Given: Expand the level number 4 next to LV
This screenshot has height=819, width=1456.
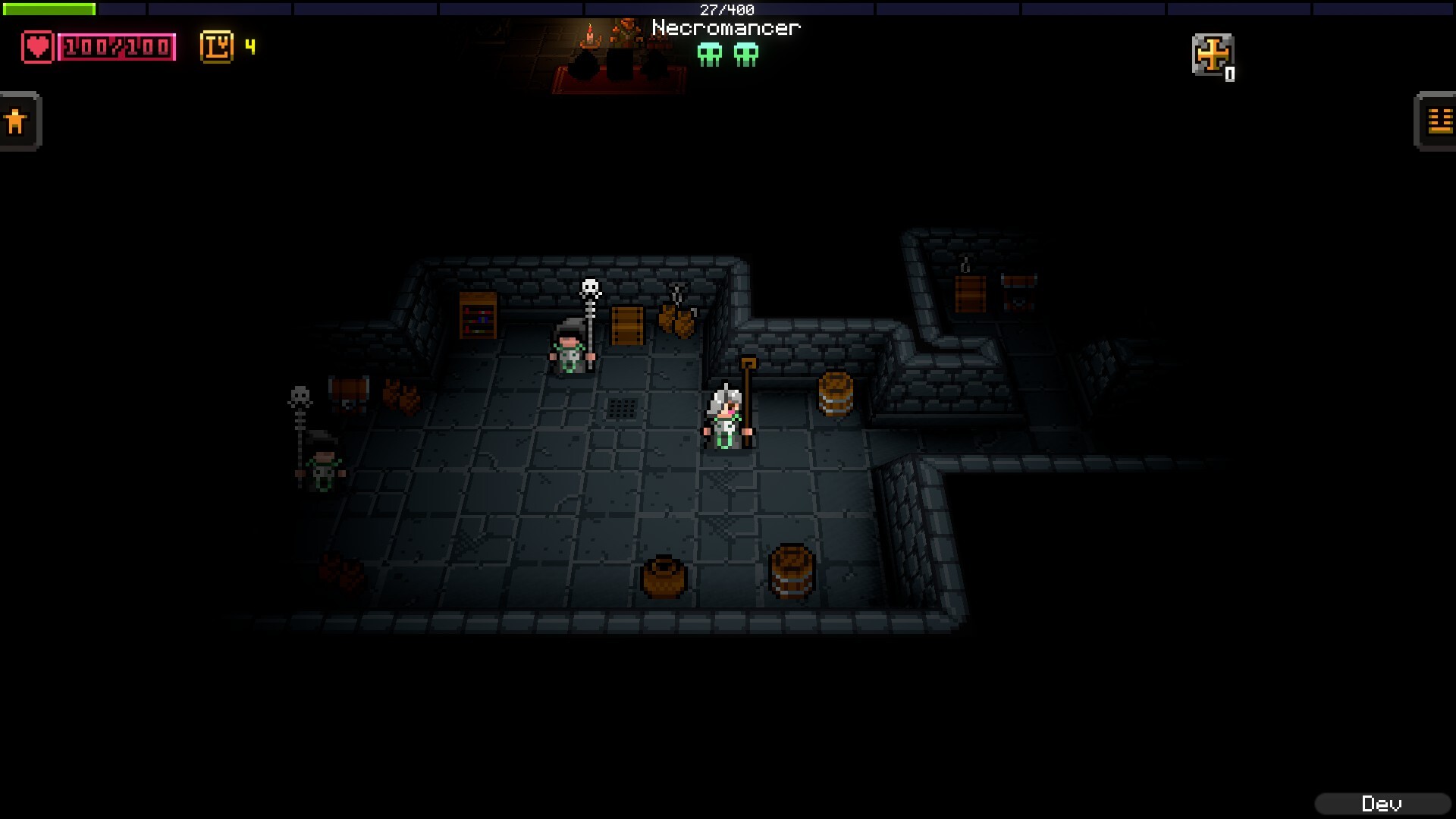Looking at the screenshot, I should 249,48.
